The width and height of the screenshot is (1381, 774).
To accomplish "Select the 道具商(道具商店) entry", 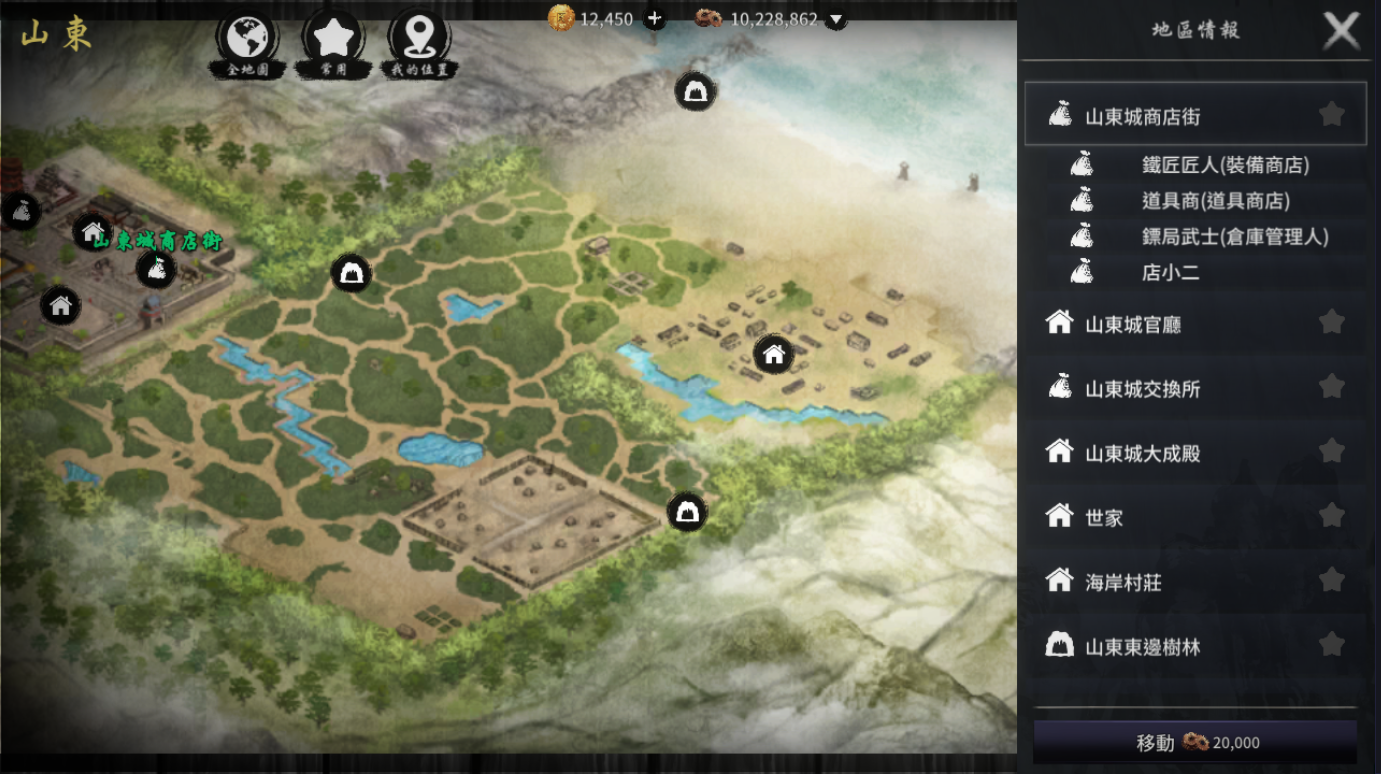I will click(x=1215, y=201).
